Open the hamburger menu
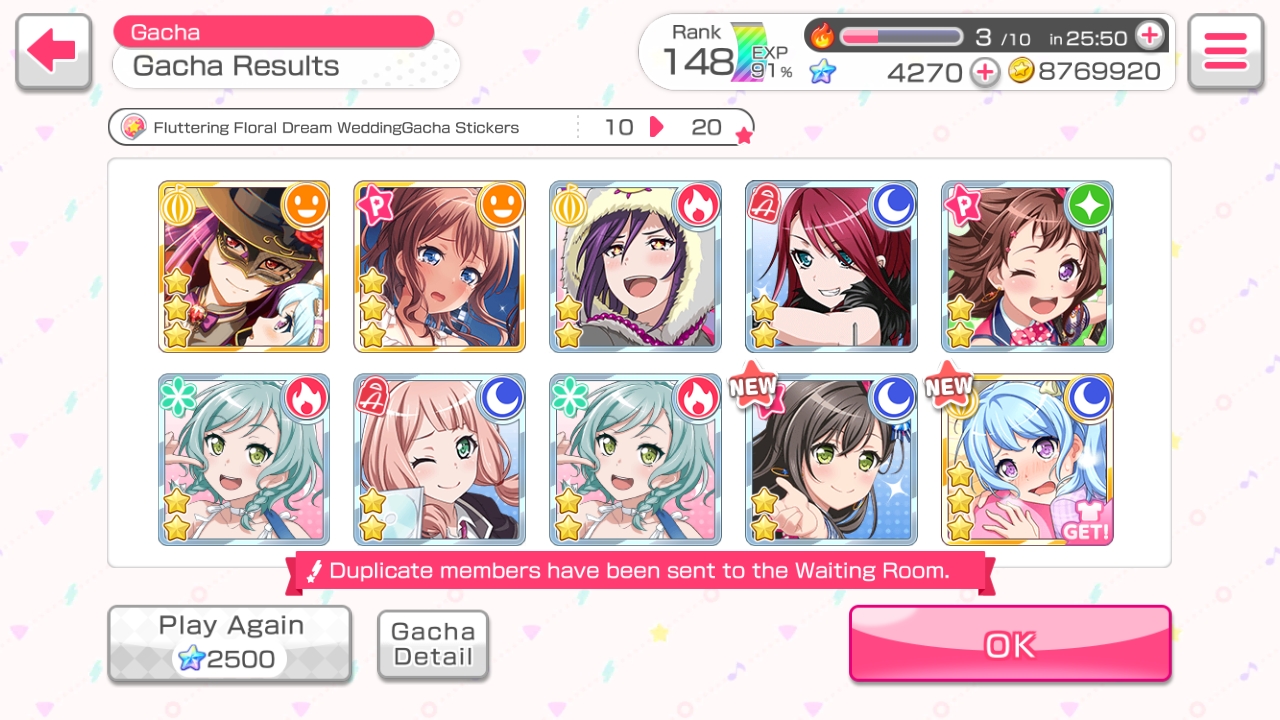Screen dimensions: 1280x720 point(1225,52)
